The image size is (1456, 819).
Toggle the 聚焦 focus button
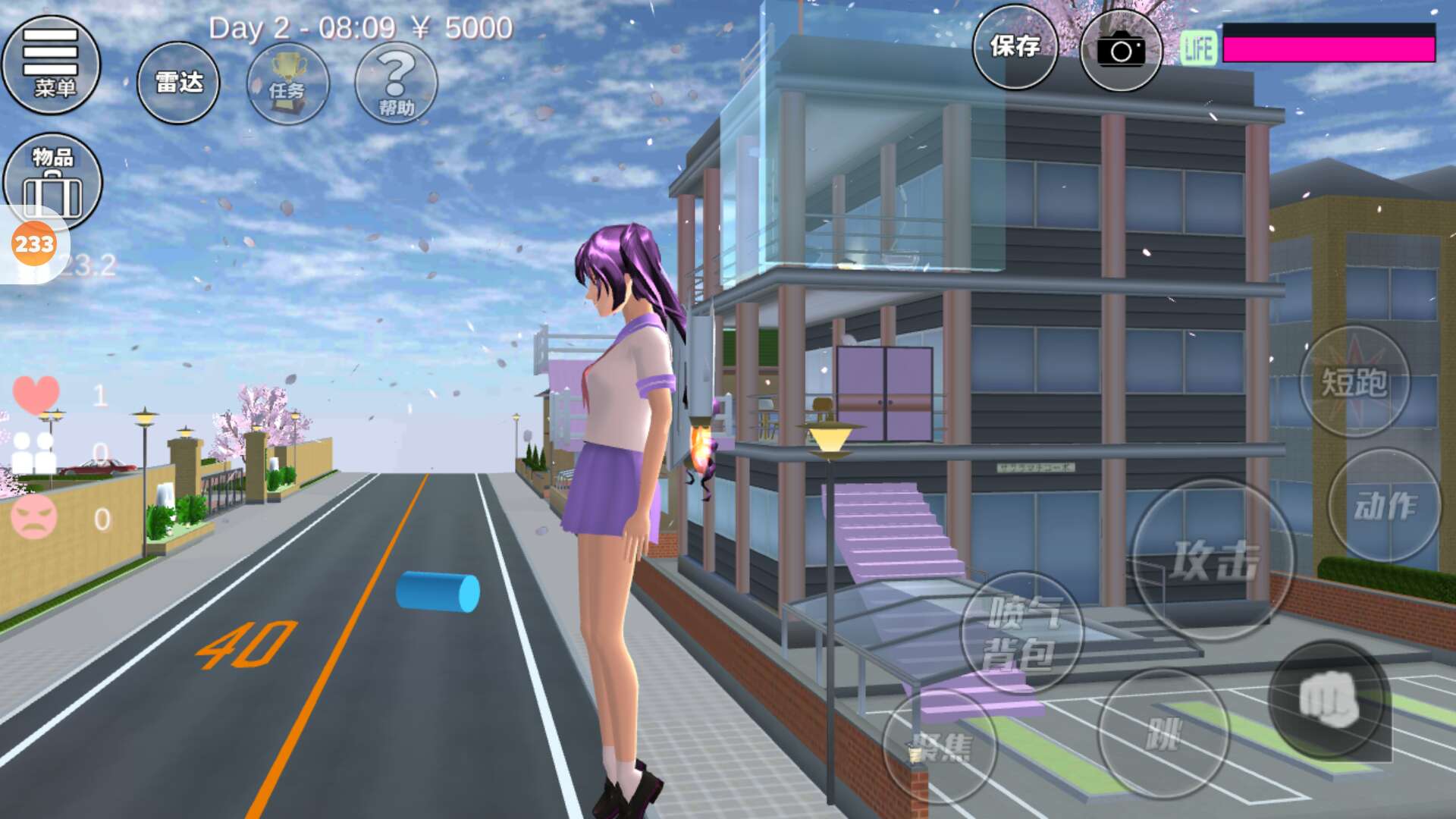(940, 748)
